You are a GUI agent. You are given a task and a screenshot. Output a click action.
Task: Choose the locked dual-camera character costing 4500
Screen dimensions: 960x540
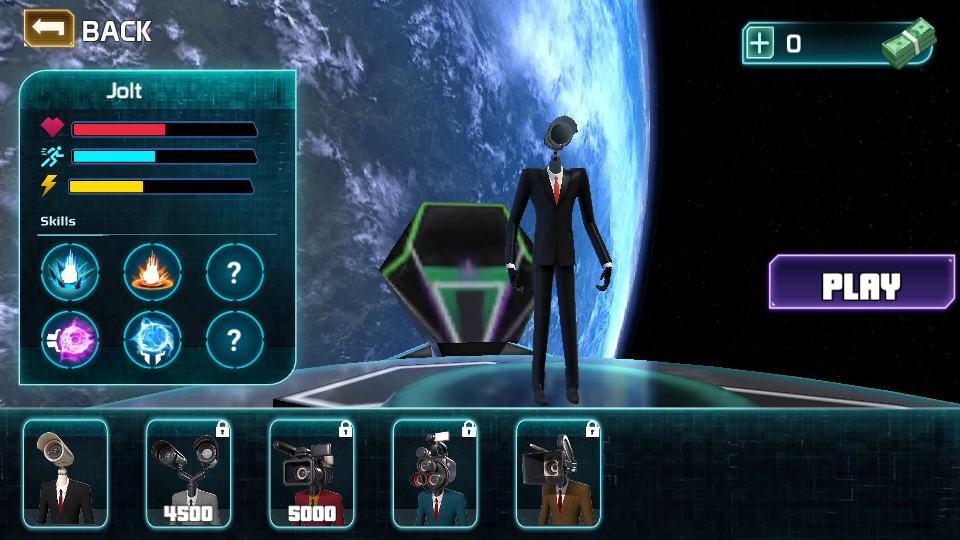(188, 473)
